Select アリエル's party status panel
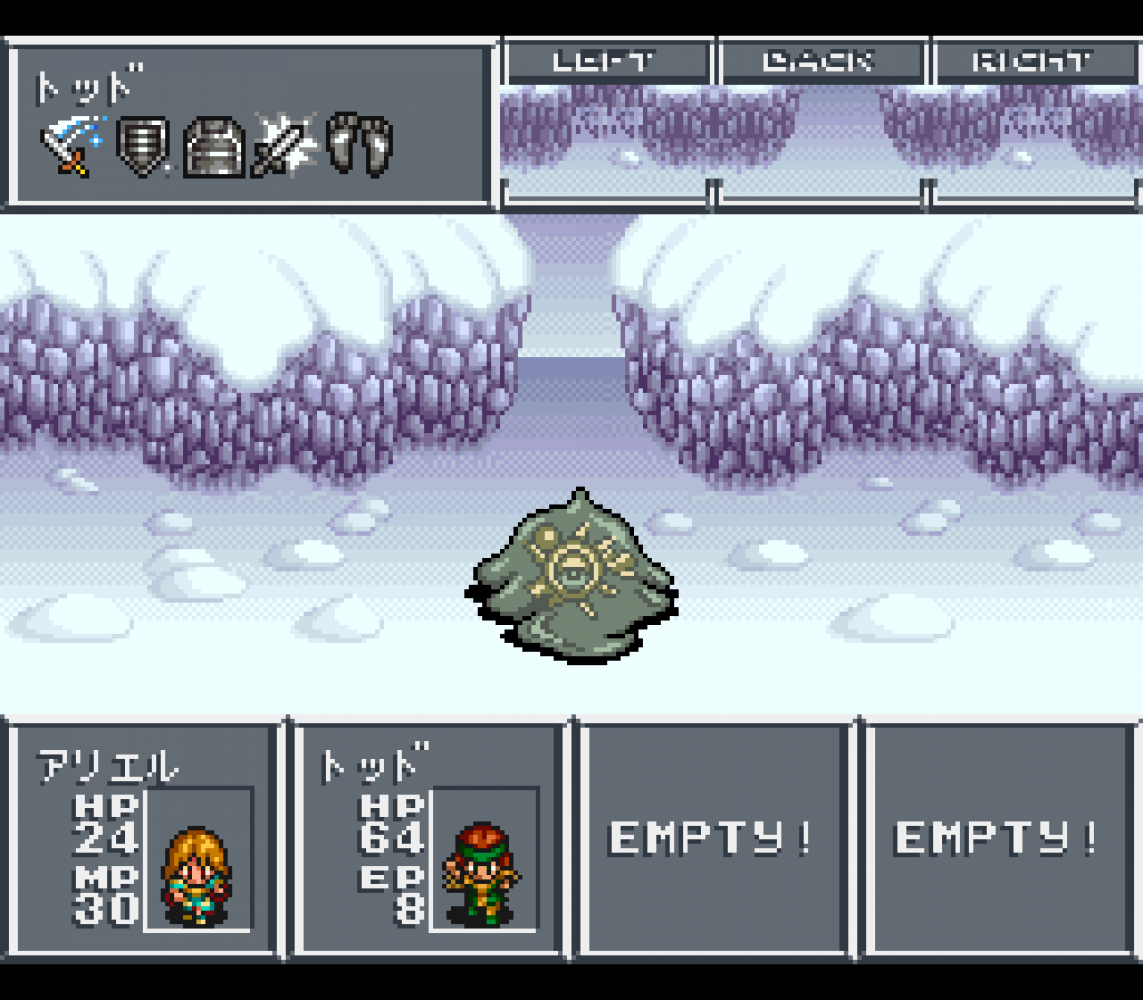The width and height of the screenshot is (1143, 1000). (143, 838)
